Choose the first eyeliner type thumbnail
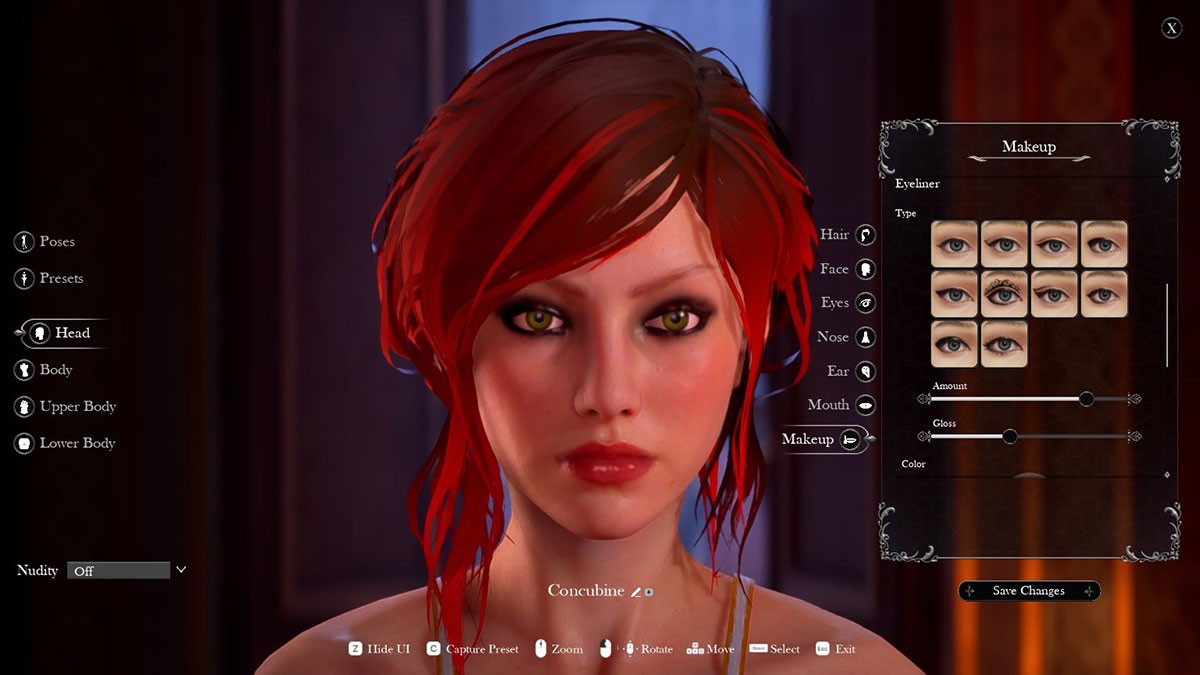 click(955, 244)
